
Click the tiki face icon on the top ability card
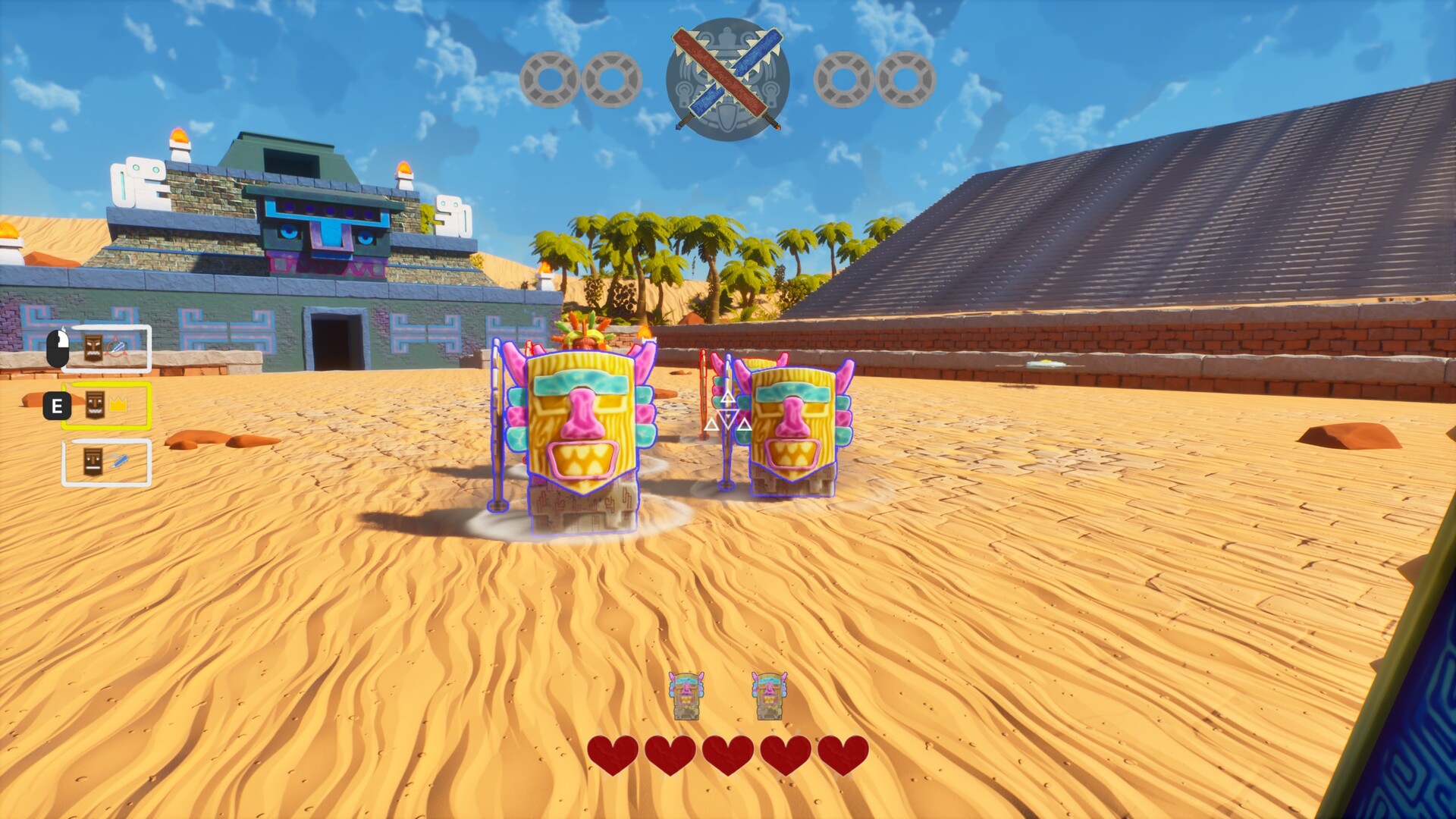pos(93,347)
